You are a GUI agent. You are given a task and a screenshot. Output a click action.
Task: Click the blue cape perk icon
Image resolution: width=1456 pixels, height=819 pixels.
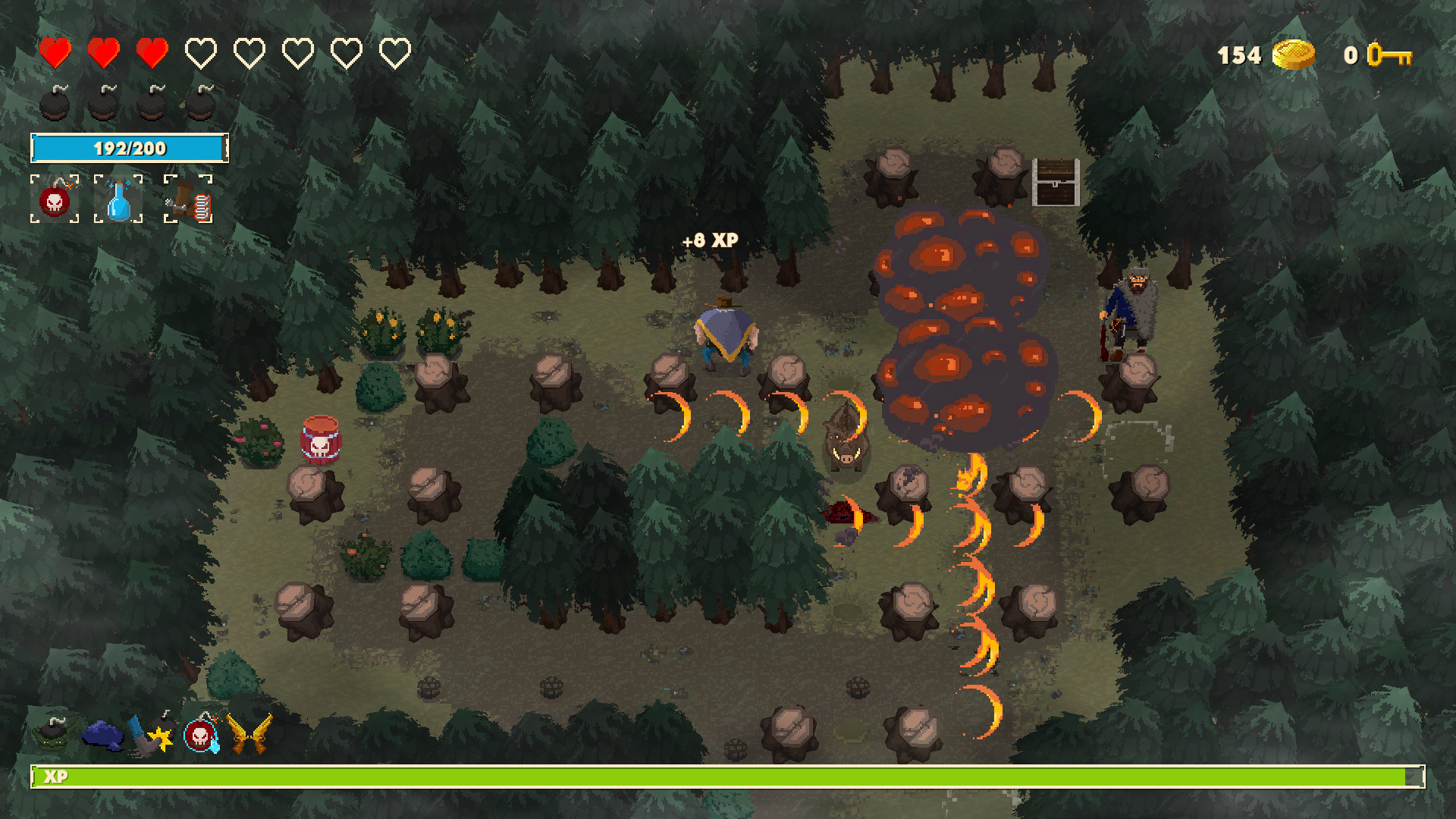tap(102, 734)
